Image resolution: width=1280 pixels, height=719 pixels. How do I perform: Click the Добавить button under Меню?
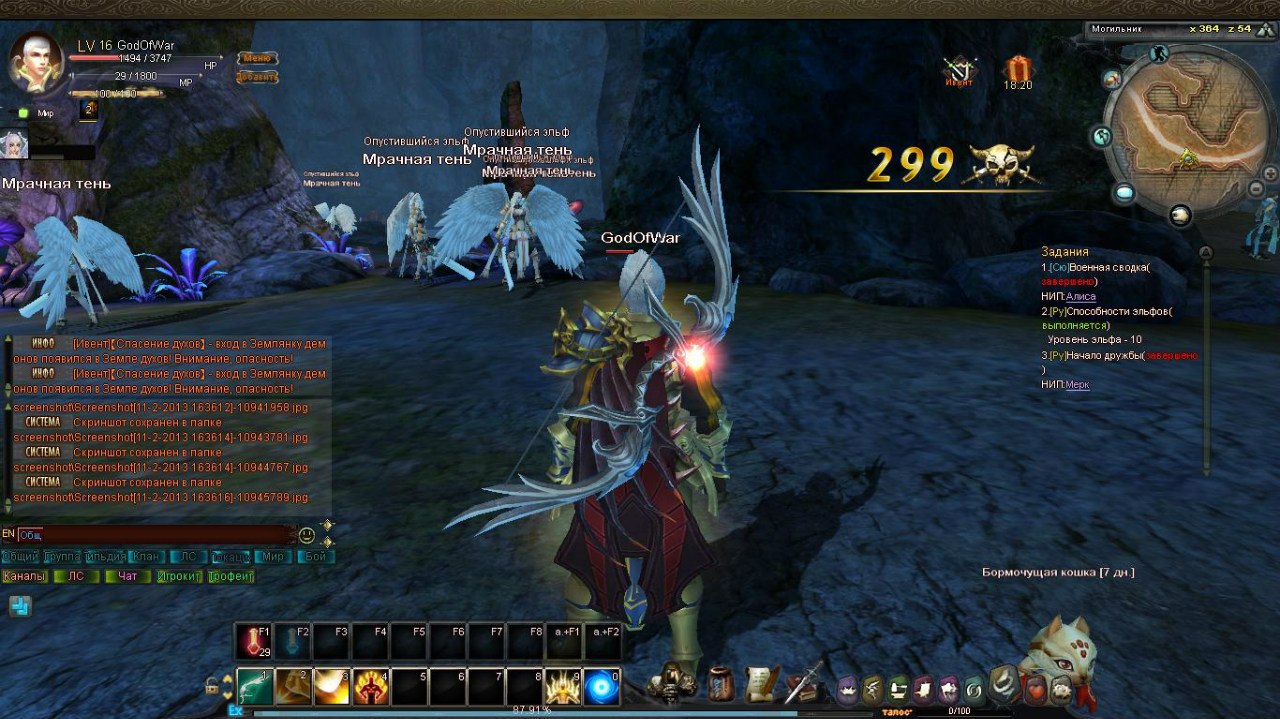[257, 77]
